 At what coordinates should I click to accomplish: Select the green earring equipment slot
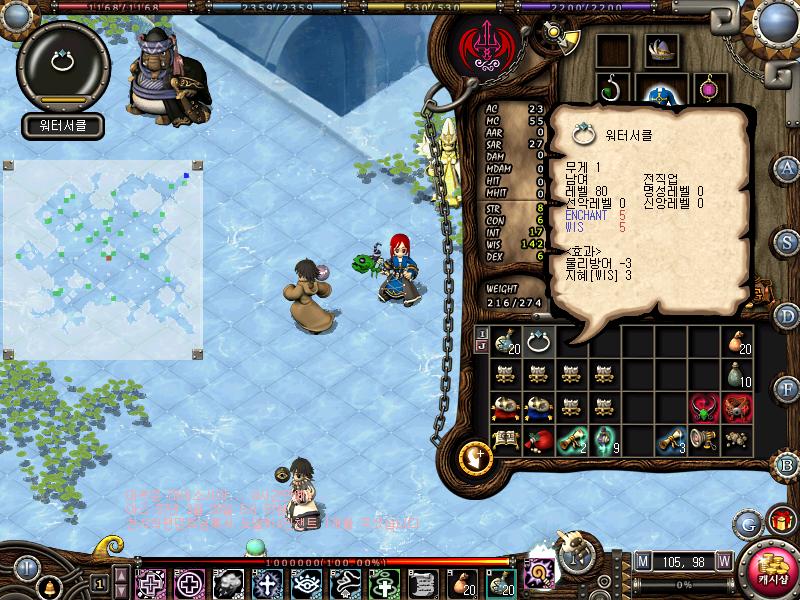(611, 90)
